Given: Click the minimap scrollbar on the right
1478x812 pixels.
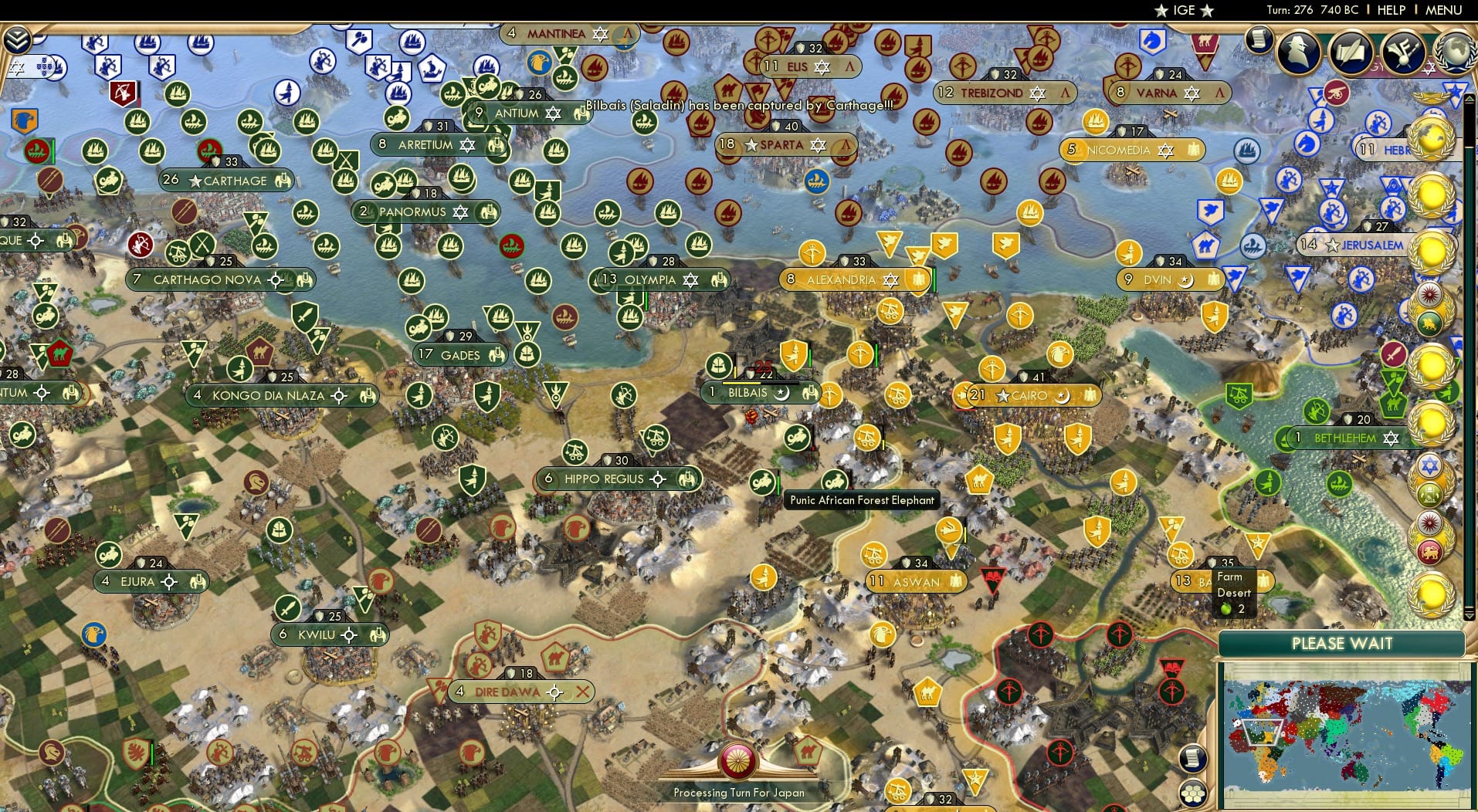Looking at the screenshot, I should tap(1469, 347).
